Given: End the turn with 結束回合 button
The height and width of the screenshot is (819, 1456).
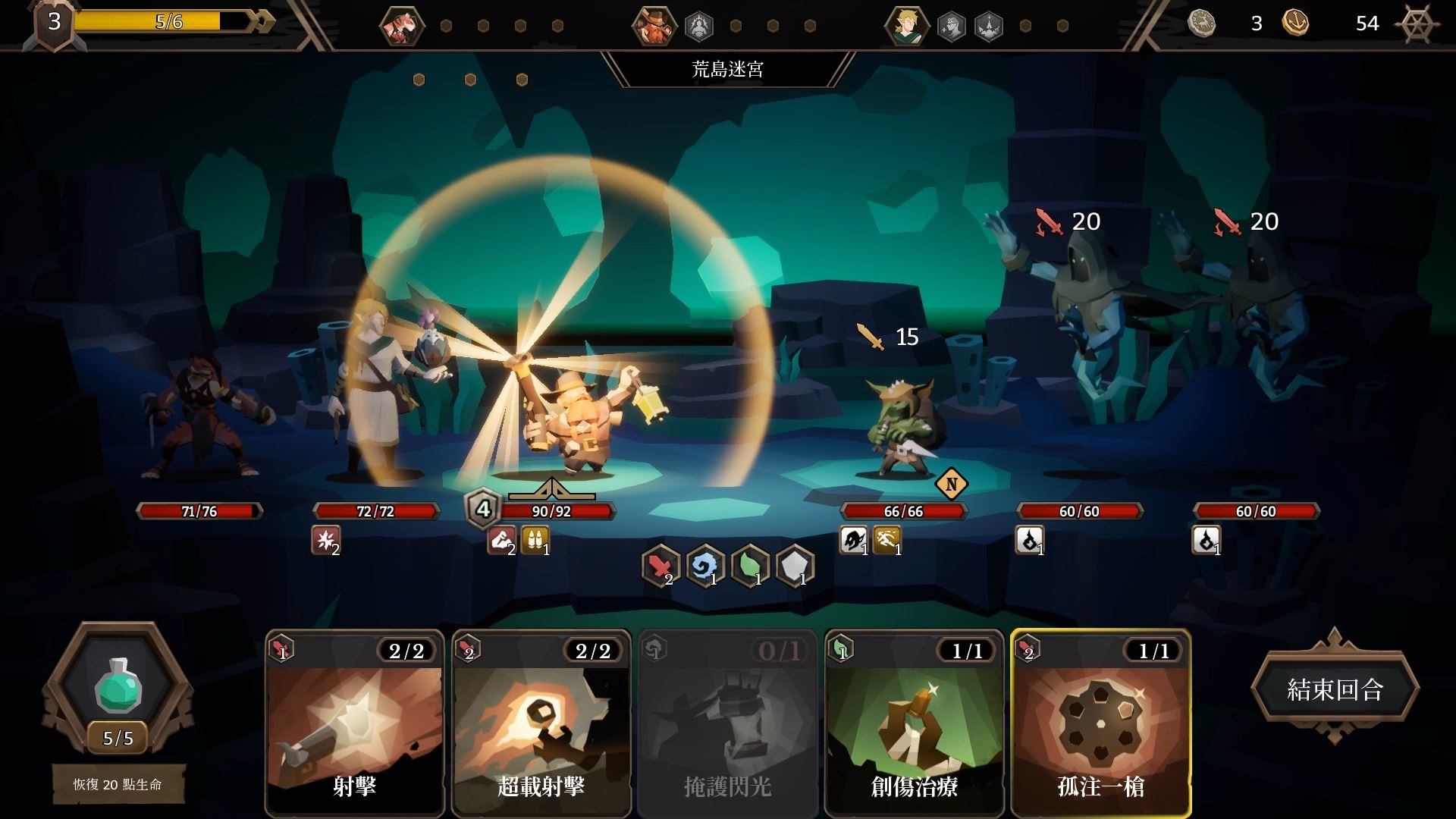Looking at the screenshot, I should 1335,689.
